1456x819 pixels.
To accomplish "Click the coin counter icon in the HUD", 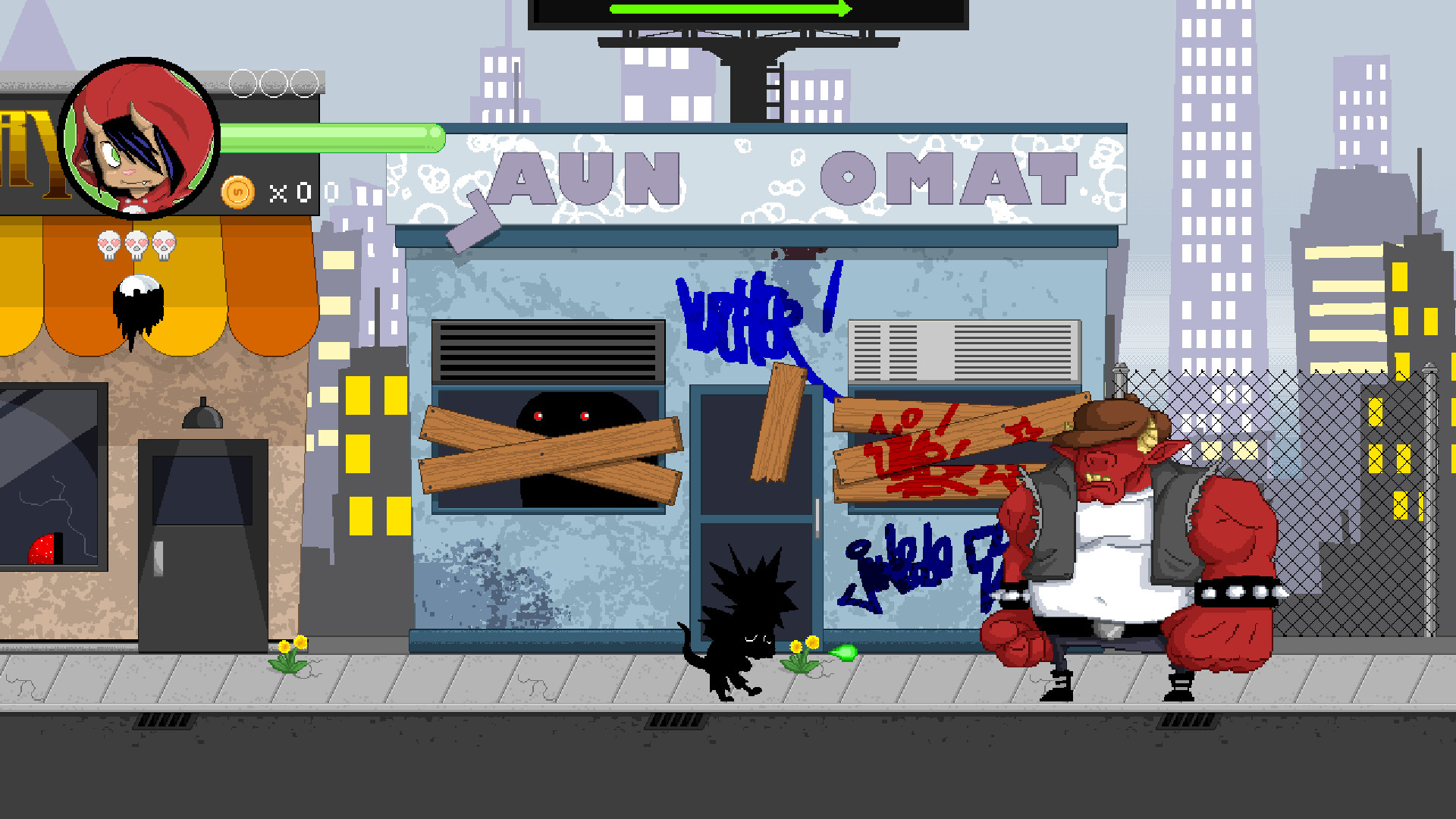I will pyautogui.click(x=239, y=191).
